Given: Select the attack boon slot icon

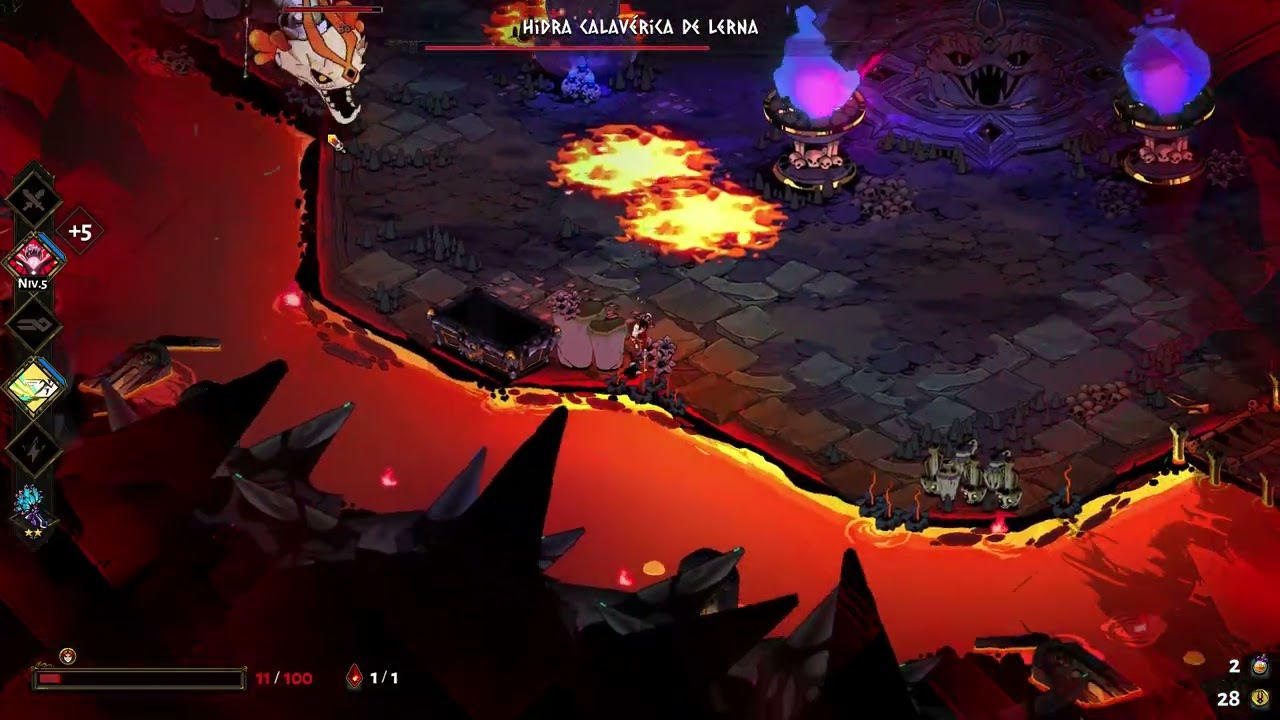Looking at the screenshot, I should coord(34,197).
